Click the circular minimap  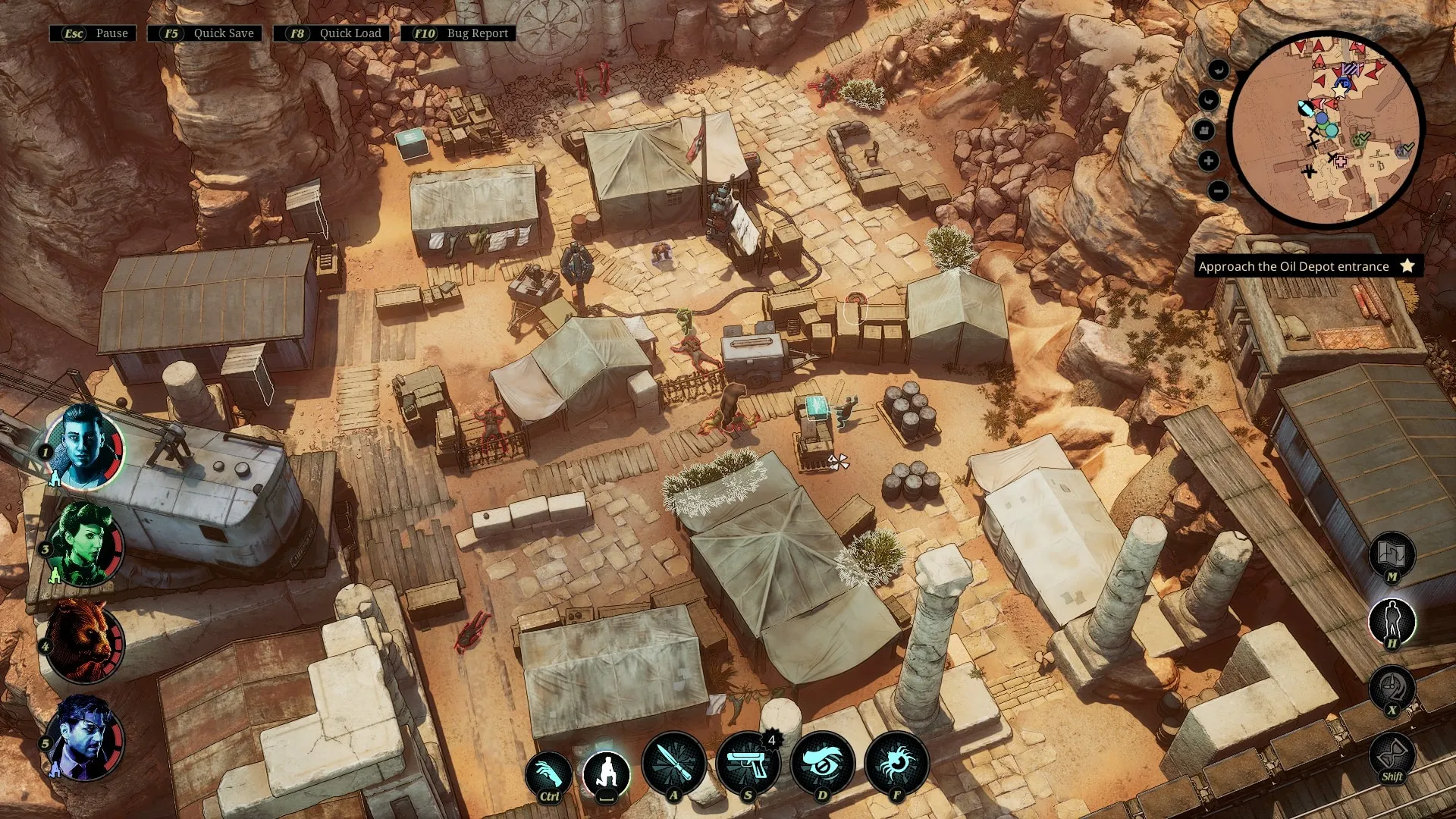pyautogui.click(x=1325, y=129)
